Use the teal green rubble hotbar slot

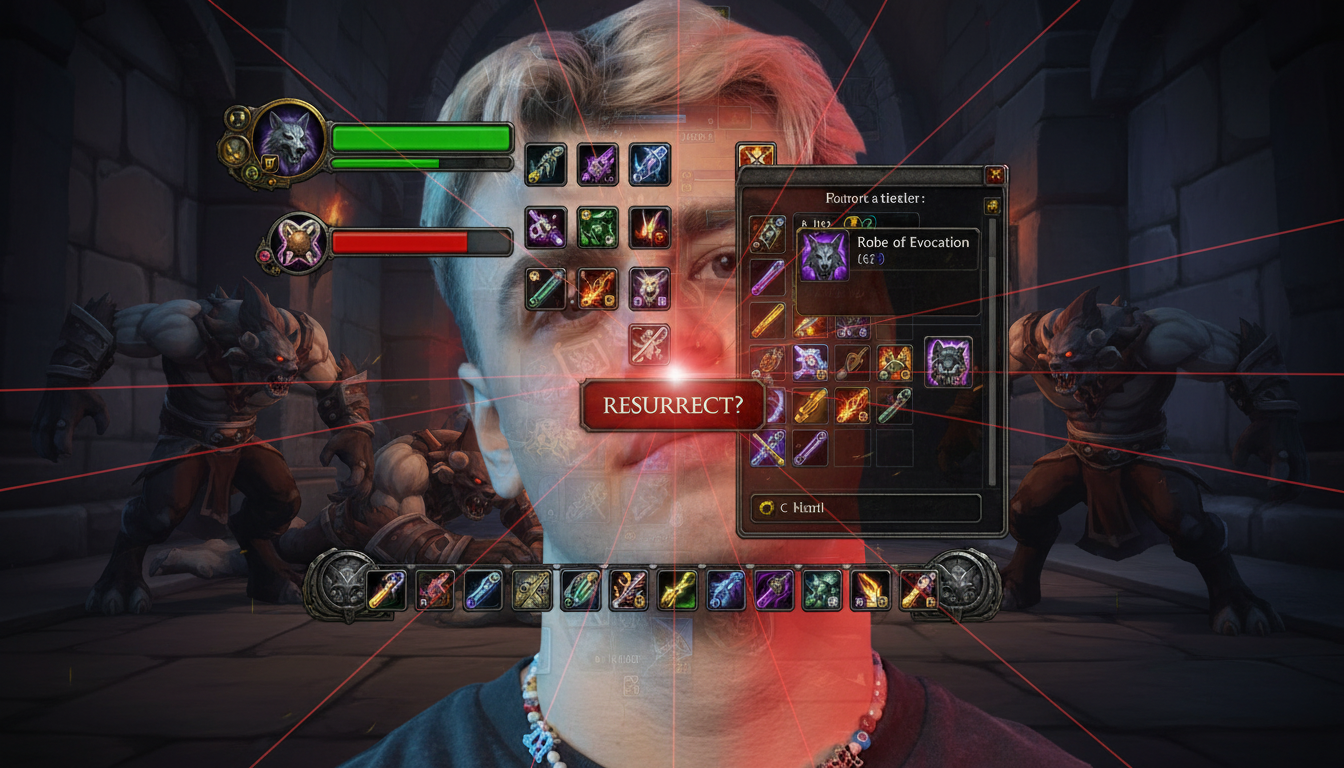tap(822, 590)
